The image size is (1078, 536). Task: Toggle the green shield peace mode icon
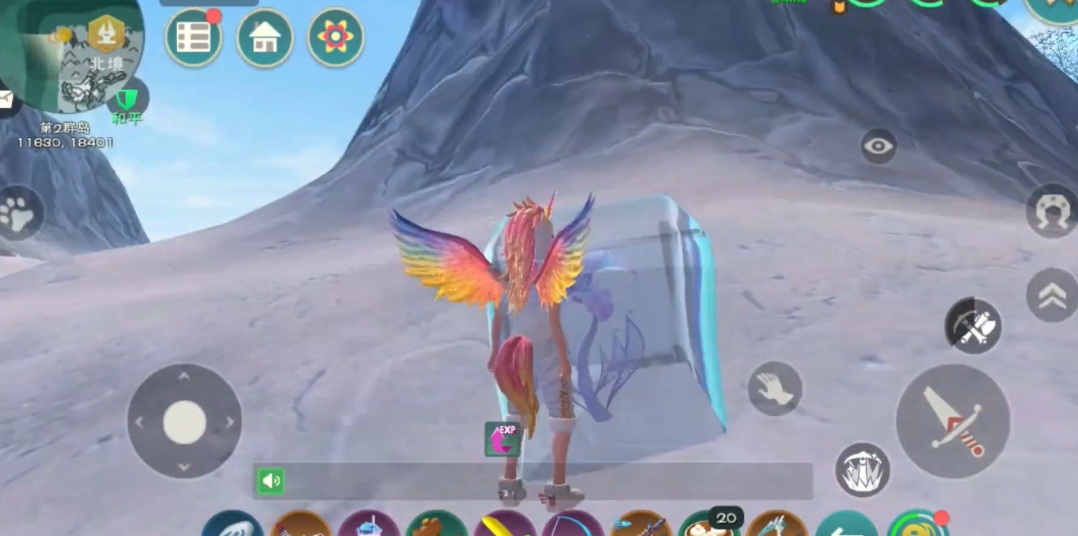coord(127,101)
